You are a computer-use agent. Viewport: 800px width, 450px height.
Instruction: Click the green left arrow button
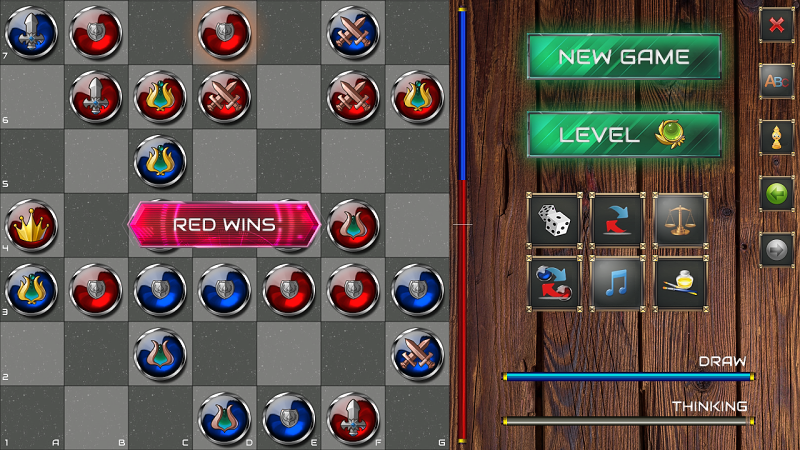(x=776, y=193)
